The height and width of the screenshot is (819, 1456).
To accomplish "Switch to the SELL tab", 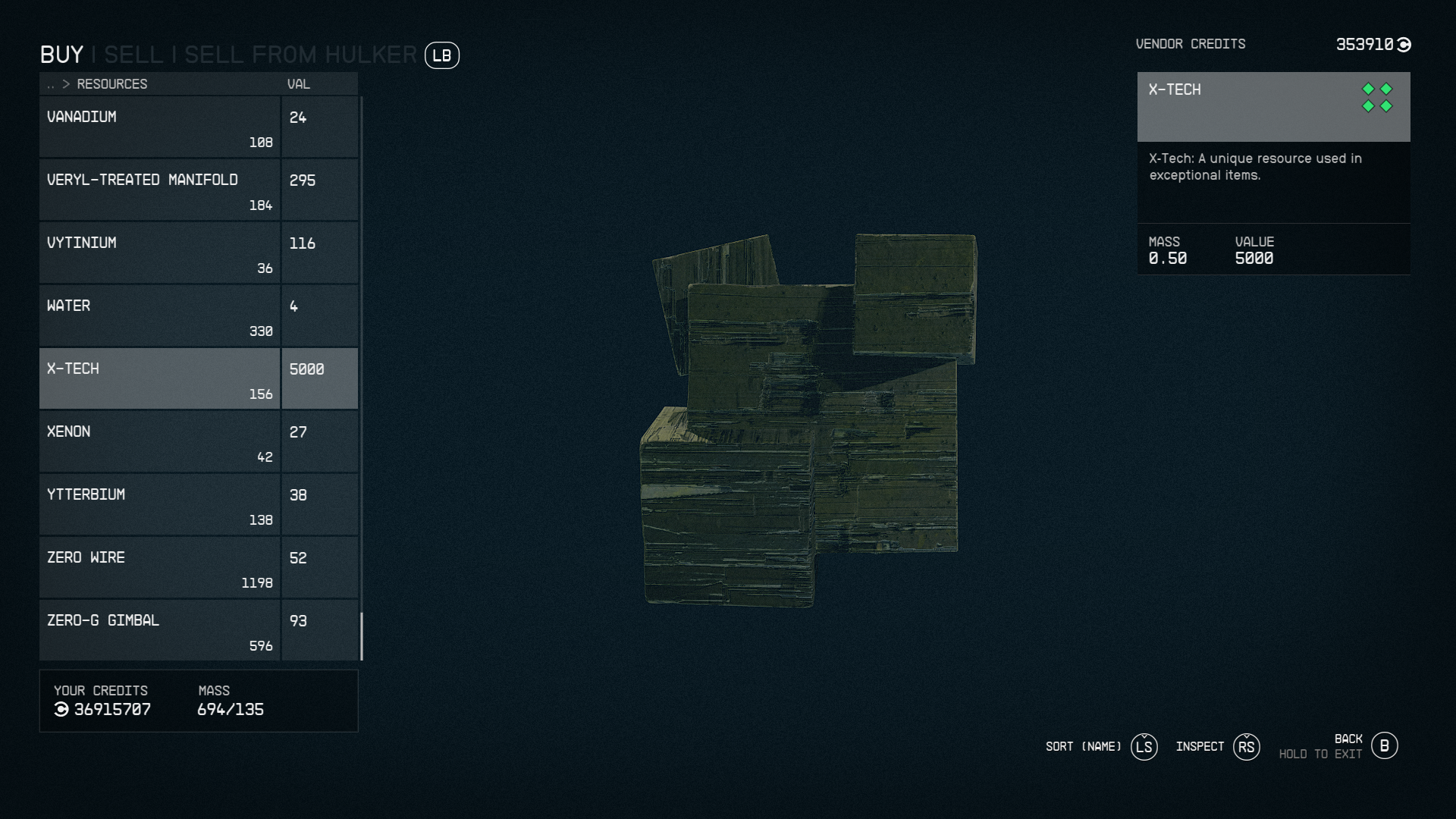I will 133,53.
